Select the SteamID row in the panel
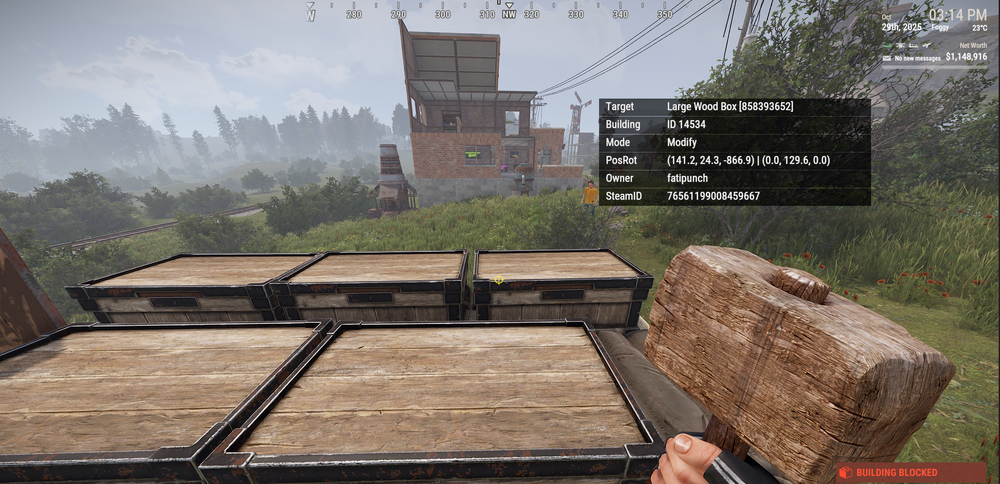The image size is (1000, 484). [735, 196]
